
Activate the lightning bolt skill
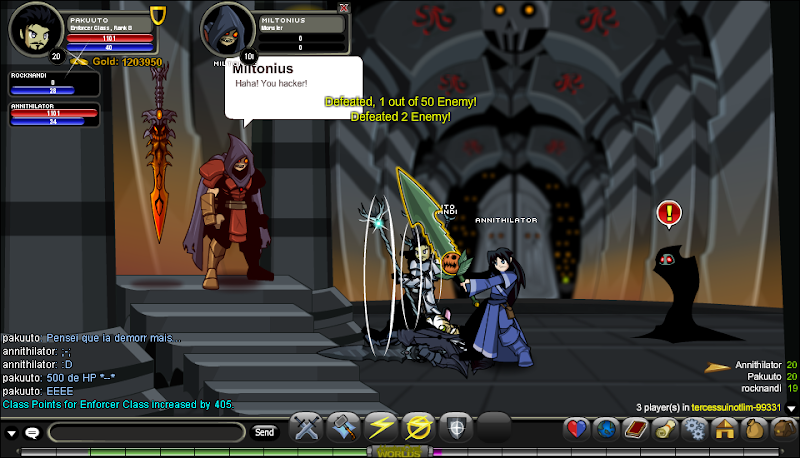(380, 428)
